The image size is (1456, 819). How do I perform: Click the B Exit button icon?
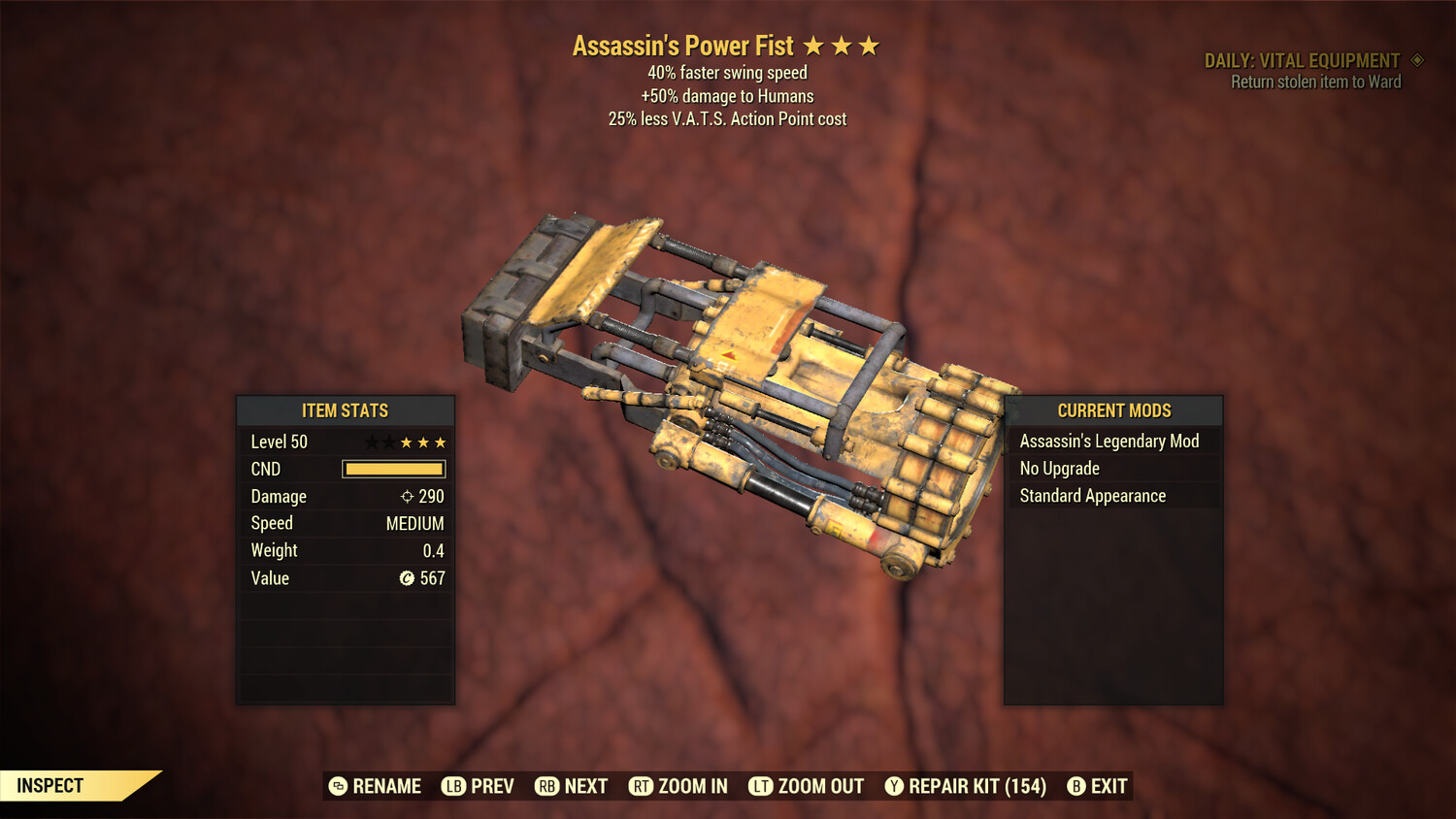coord(1075,786)
